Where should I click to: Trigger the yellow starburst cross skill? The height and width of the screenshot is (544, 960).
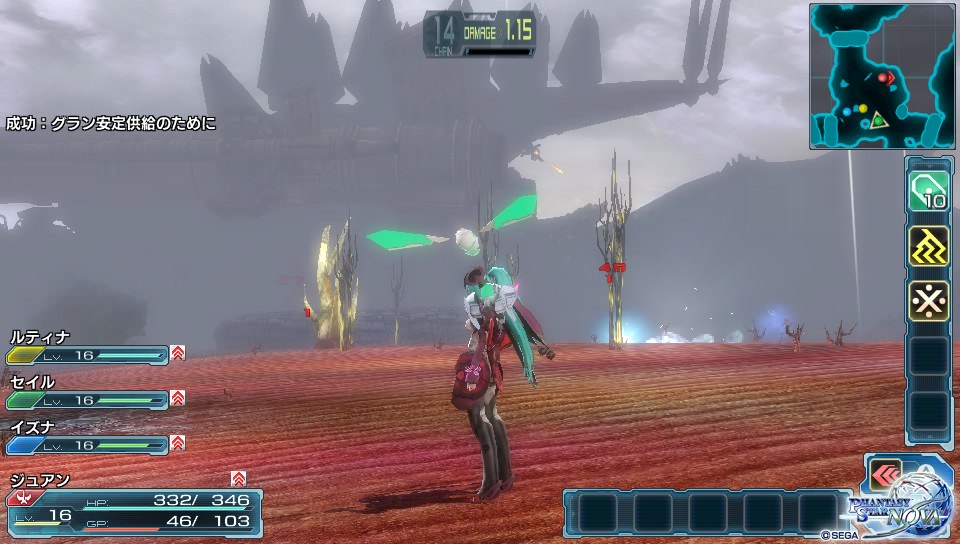(x=928, y=299)
